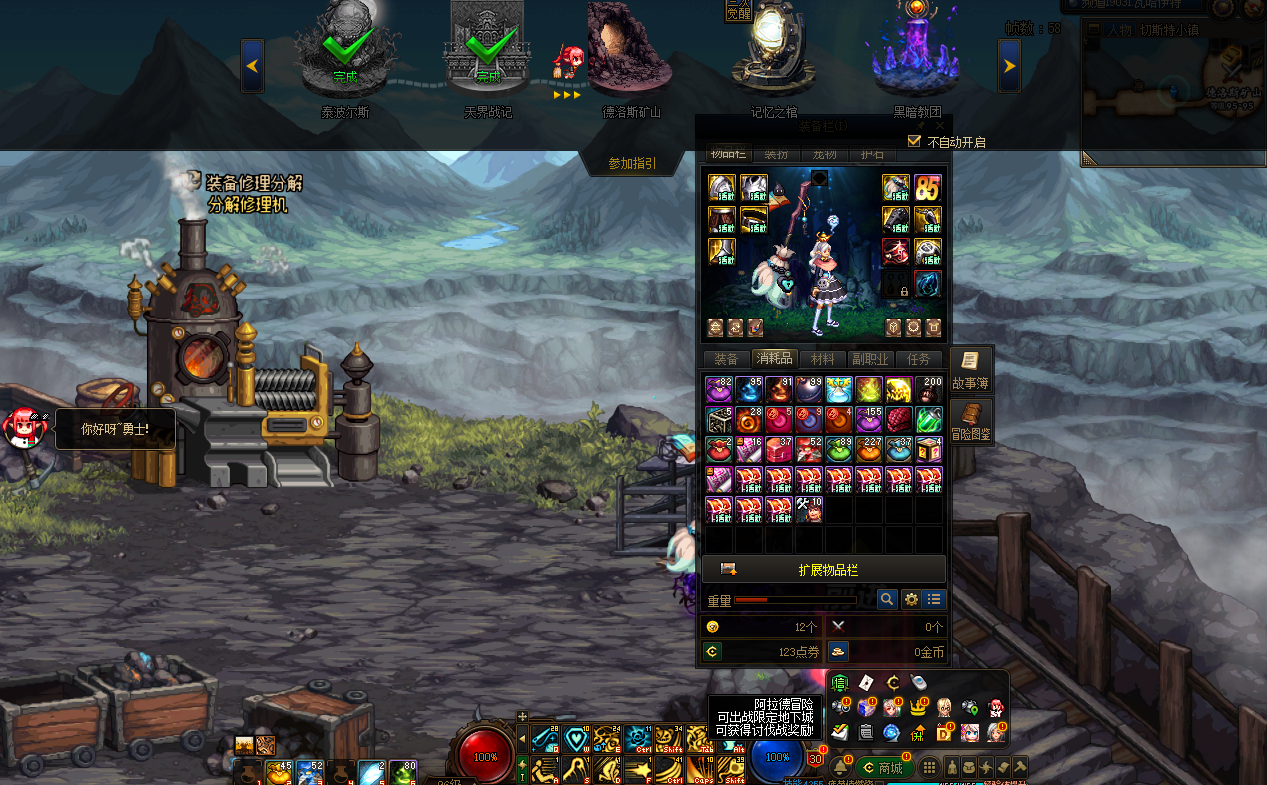Open the 故事簿 storybook

[970, 370]
